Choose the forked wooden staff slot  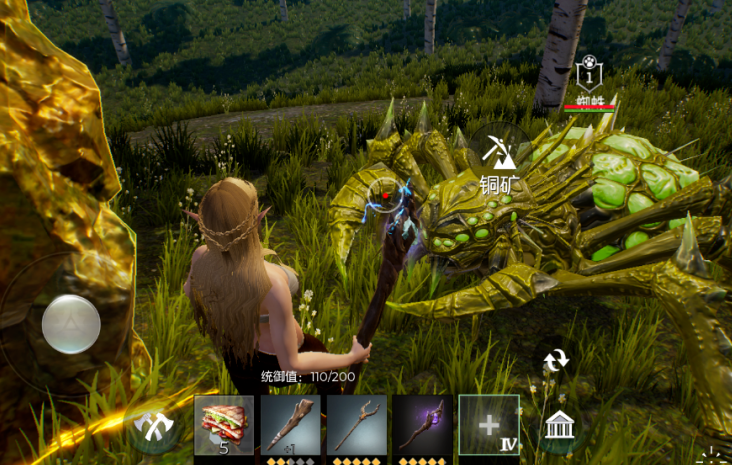point(356,425)
